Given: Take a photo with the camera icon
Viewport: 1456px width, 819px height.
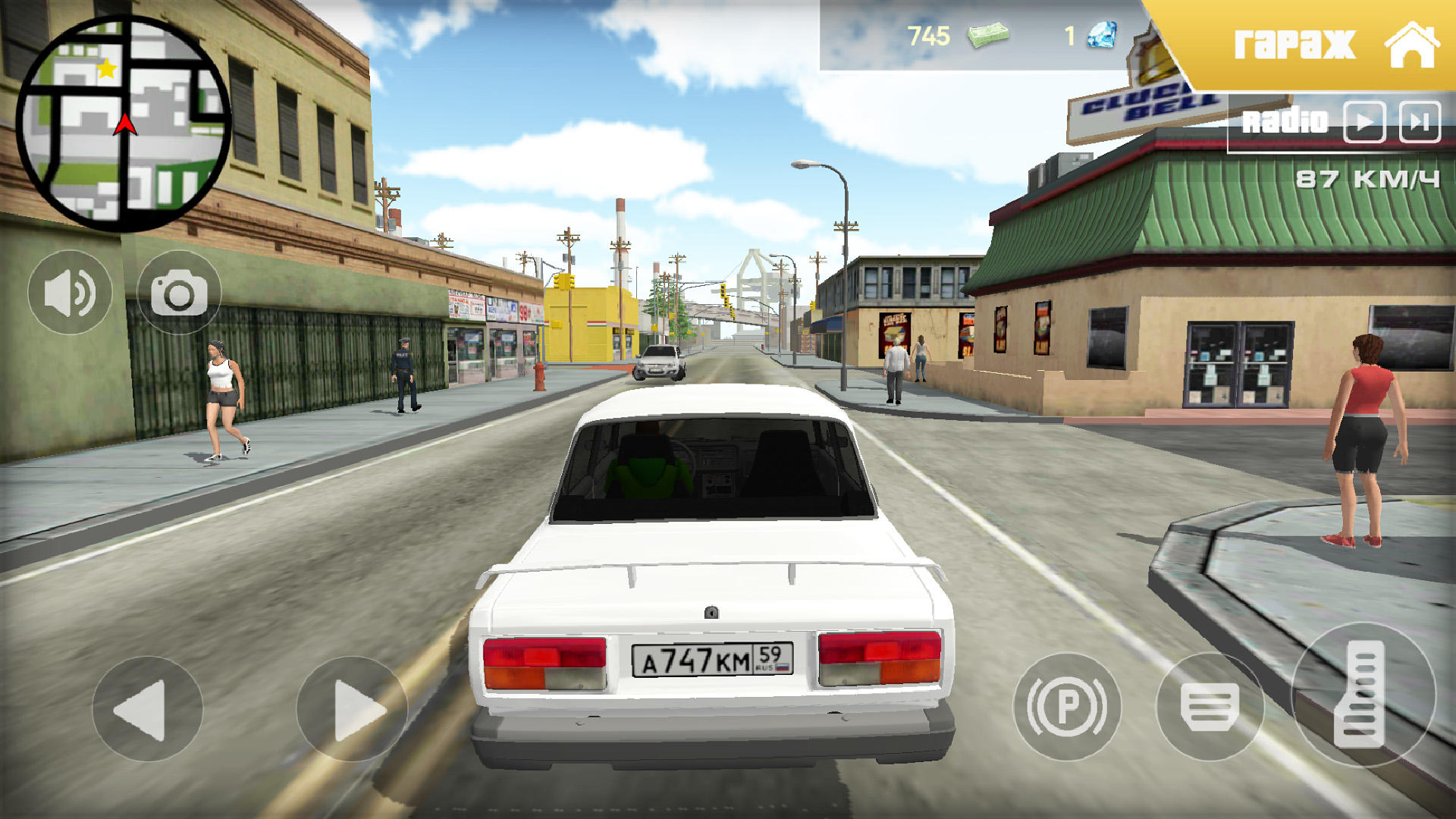Looking at the screenshot, I should point(180,292).
